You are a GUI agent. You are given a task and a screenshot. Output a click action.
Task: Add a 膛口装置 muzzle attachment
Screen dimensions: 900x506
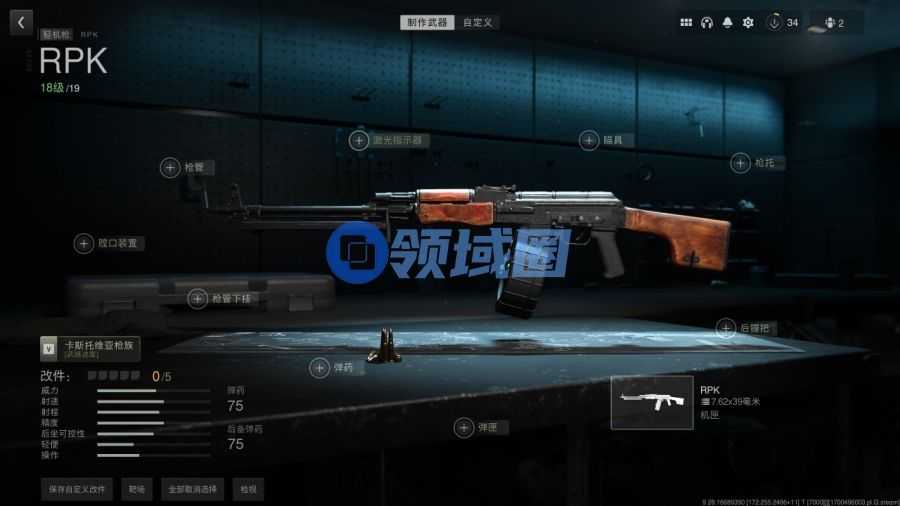coord(85,243)
